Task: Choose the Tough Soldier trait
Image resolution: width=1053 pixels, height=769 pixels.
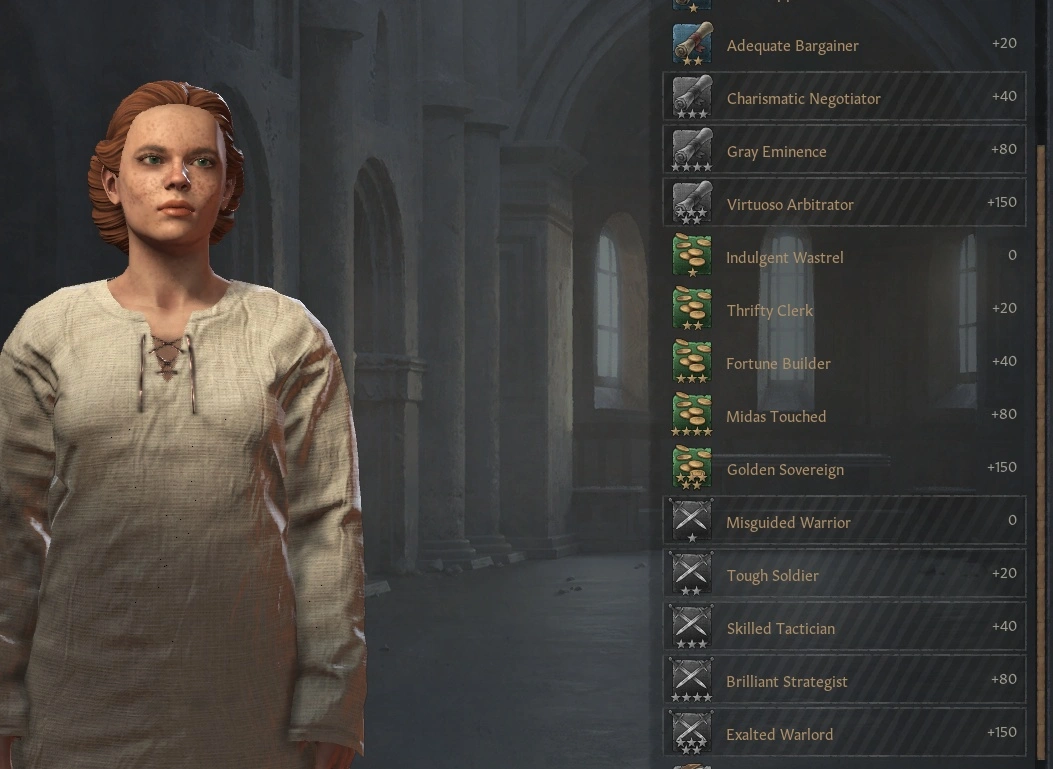Action: pyautogui.click(x=844, y=575)
